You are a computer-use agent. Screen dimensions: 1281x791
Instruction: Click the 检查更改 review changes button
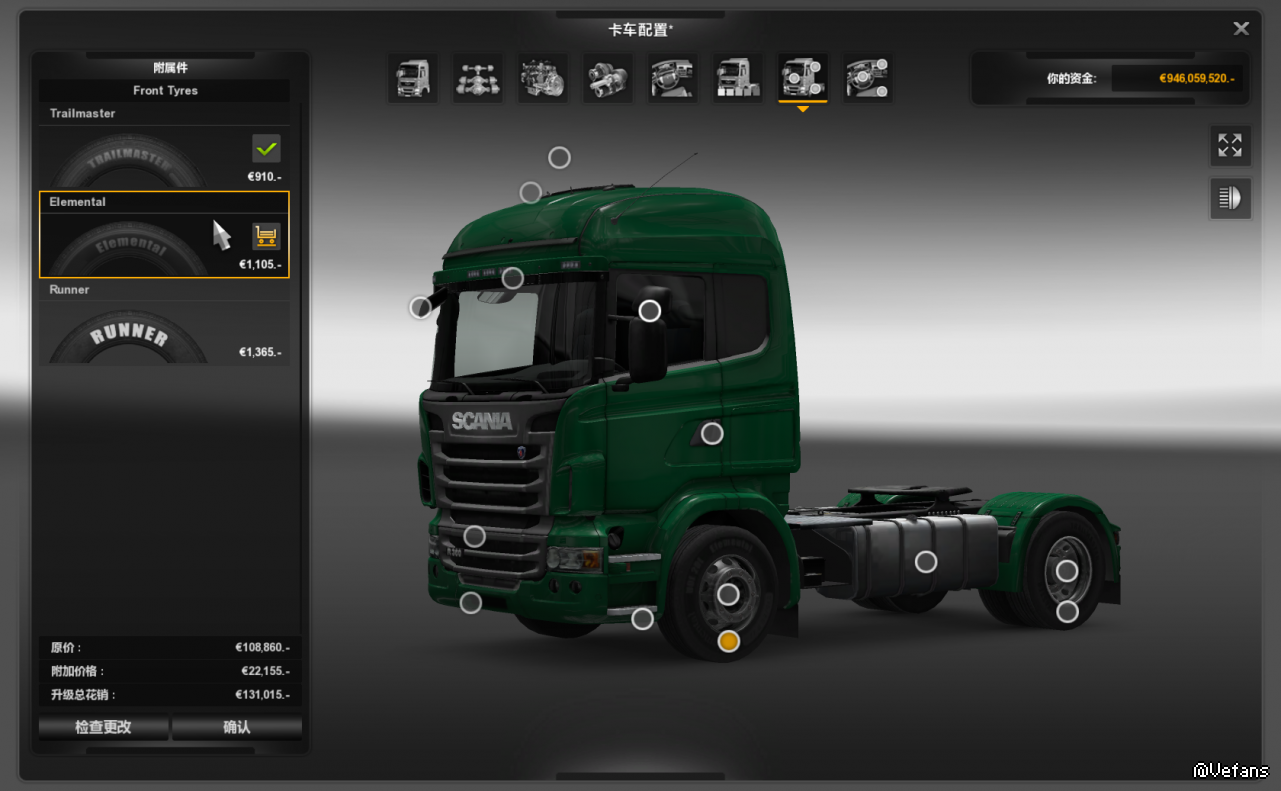(x=103, y=727)
